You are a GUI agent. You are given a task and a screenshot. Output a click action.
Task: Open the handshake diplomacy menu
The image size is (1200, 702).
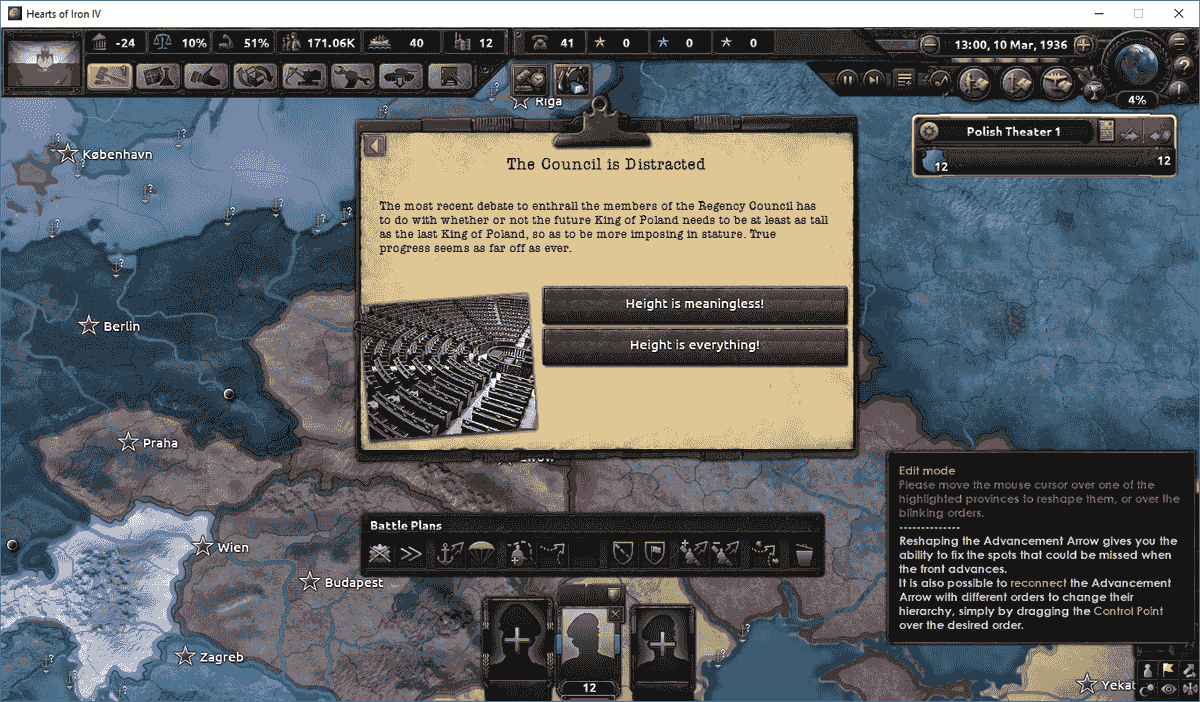click(206, 76)
